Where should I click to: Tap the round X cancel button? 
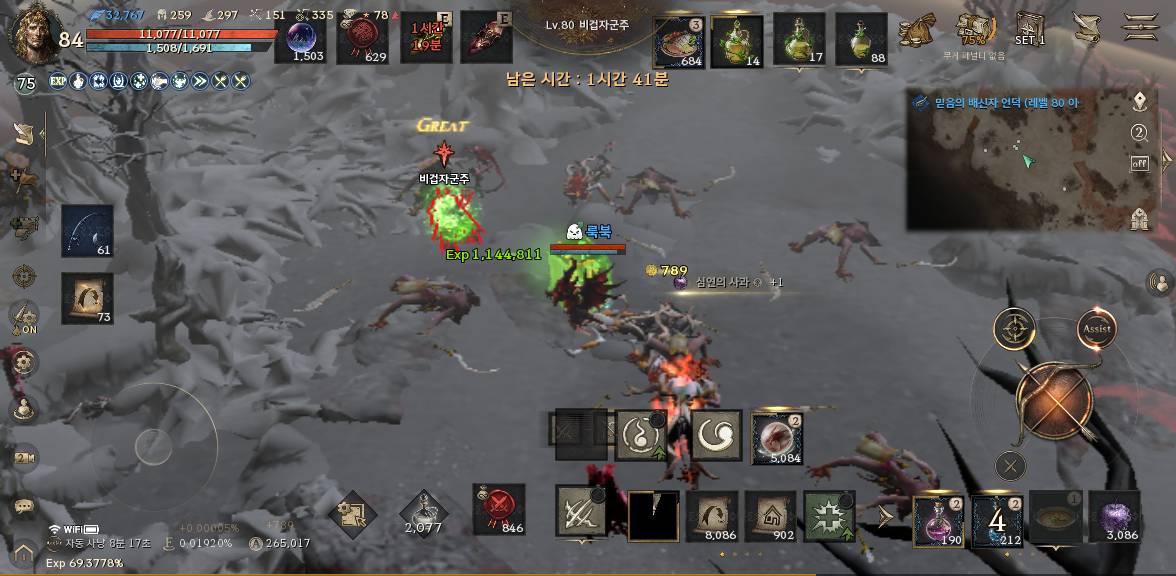1011,465
